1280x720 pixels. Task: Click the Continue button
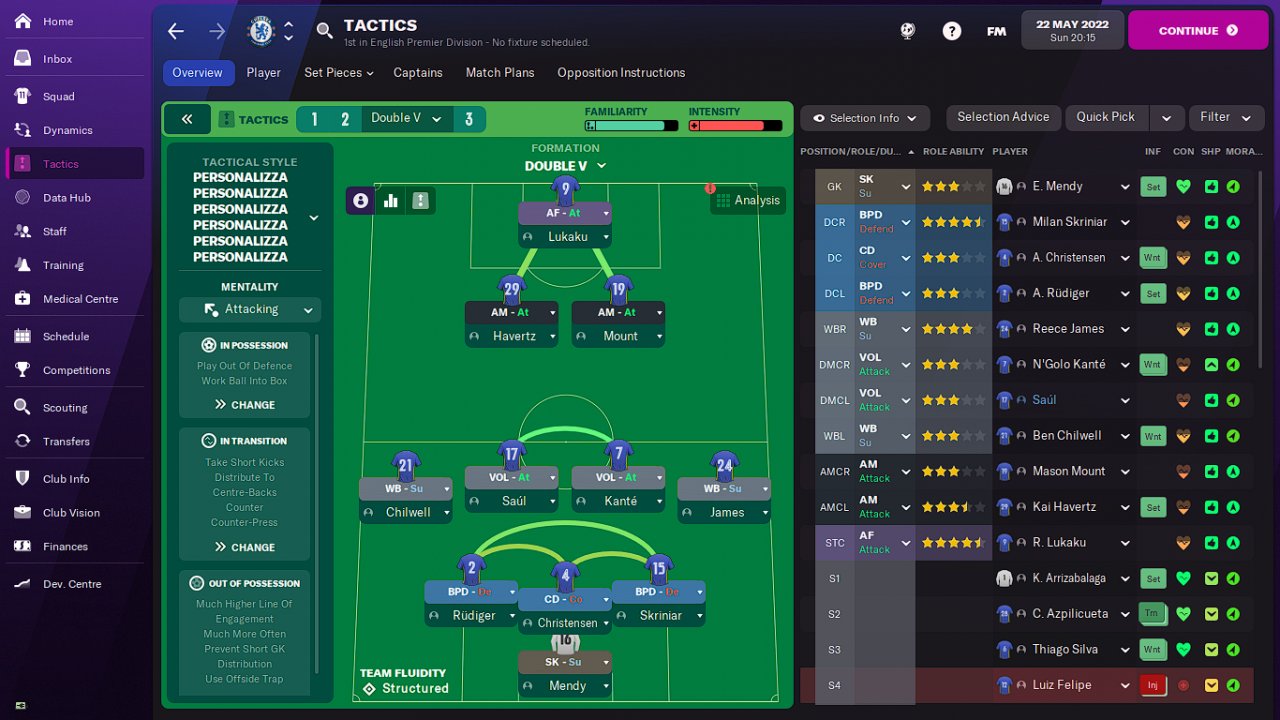[1198, 30]
